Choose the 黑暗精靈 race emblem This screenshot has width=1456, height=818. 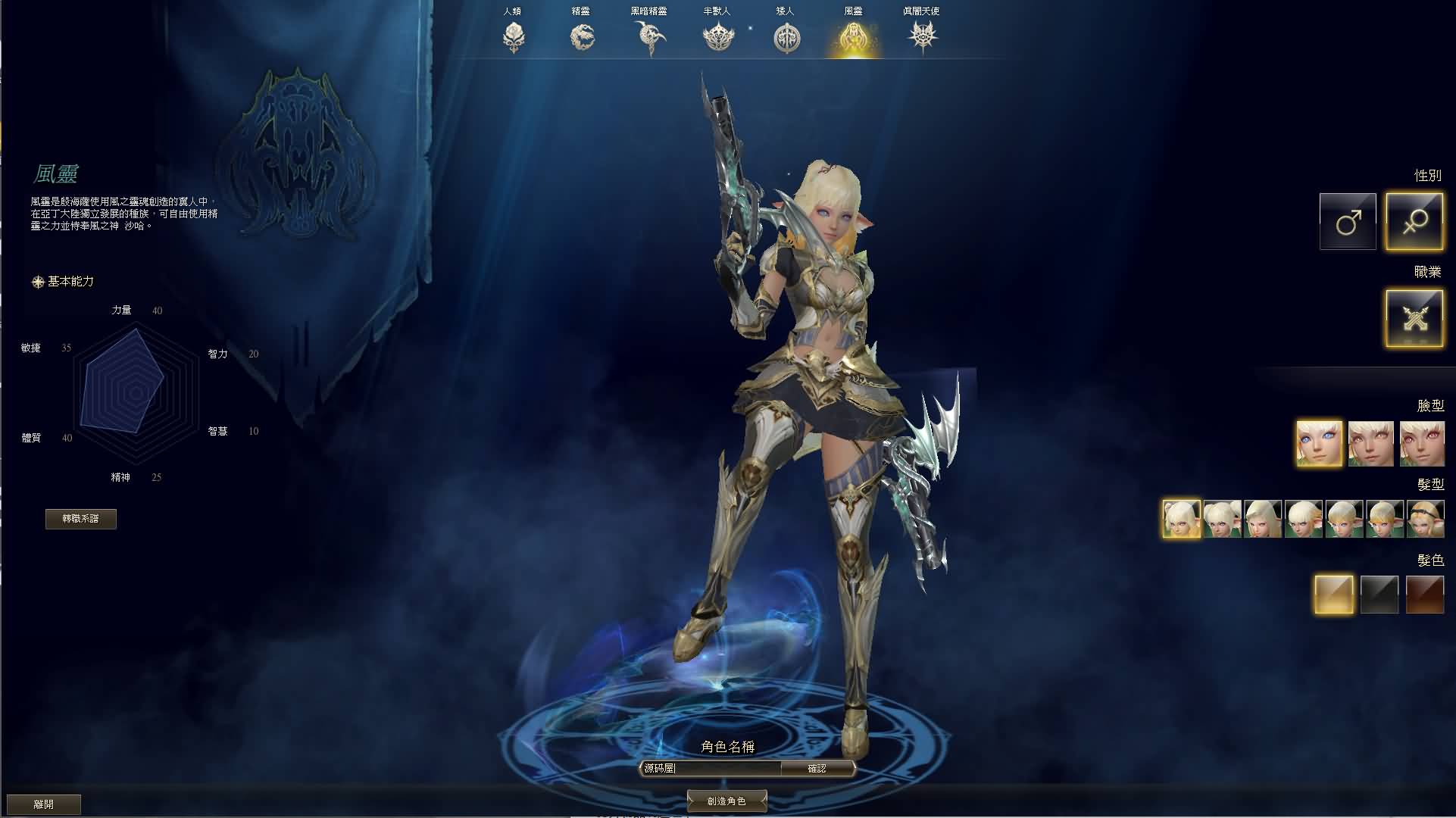[648, 36]
